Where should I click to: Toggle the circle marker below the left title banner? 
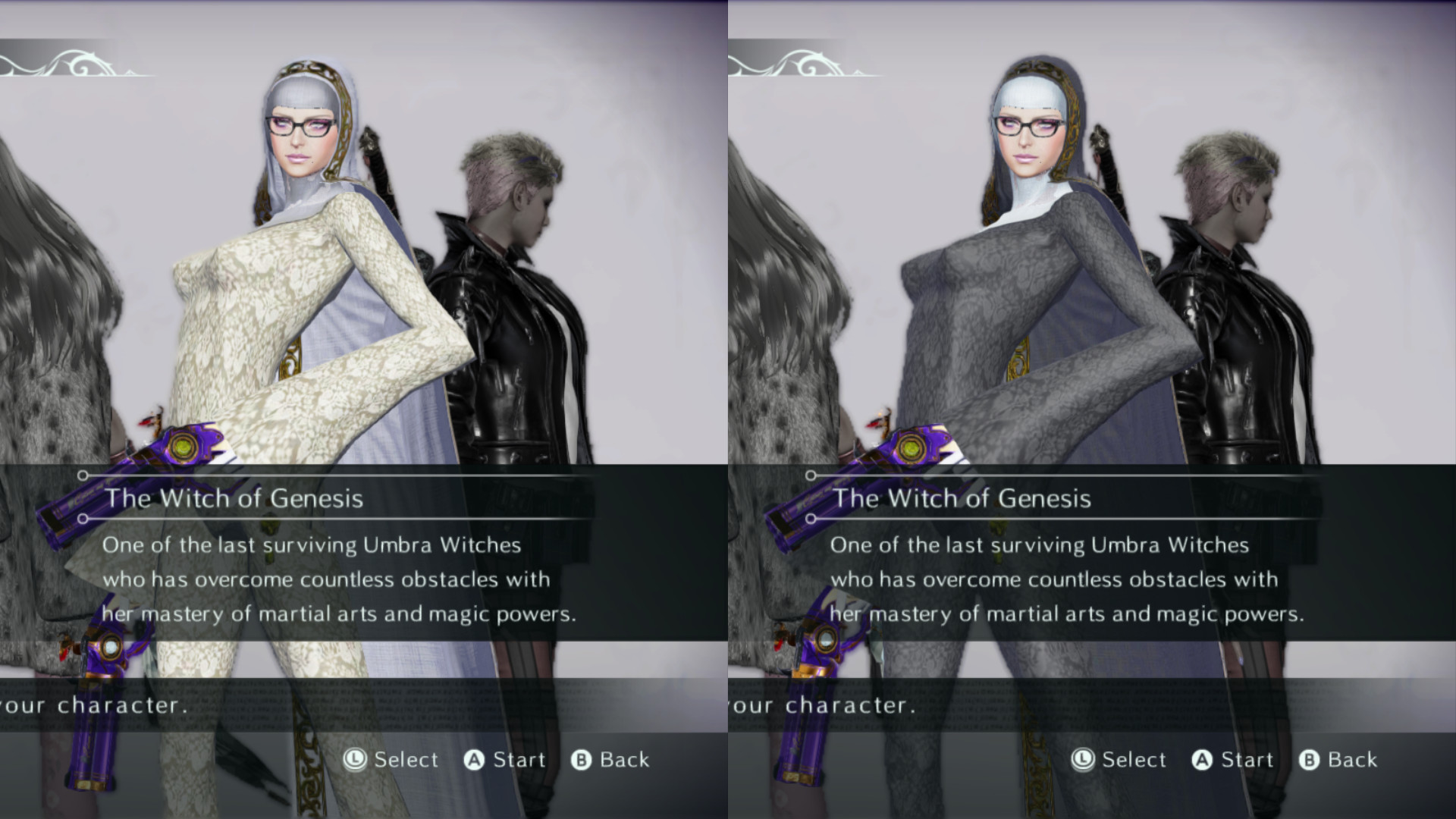81,520
